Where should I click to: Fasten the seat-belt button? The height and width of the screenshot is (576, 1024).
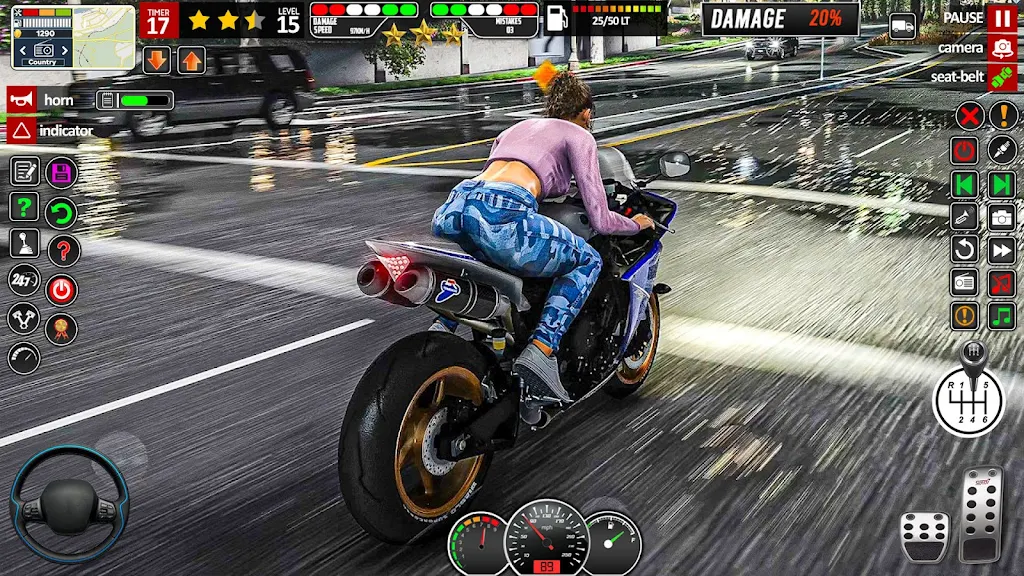pyautogui.click(x=1001, y=77)
